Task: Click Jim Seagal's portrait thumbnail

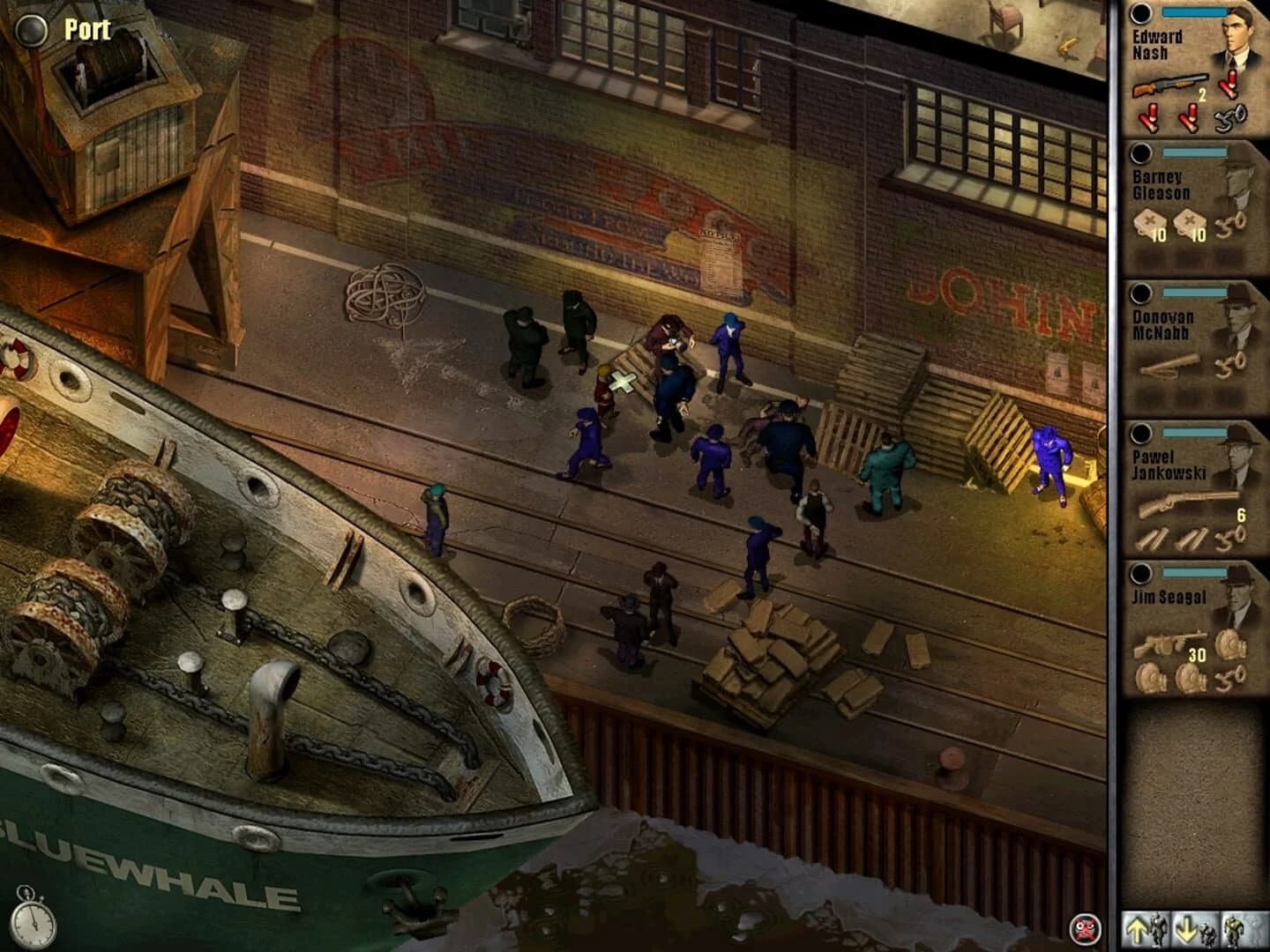Action: [1241, 593]
